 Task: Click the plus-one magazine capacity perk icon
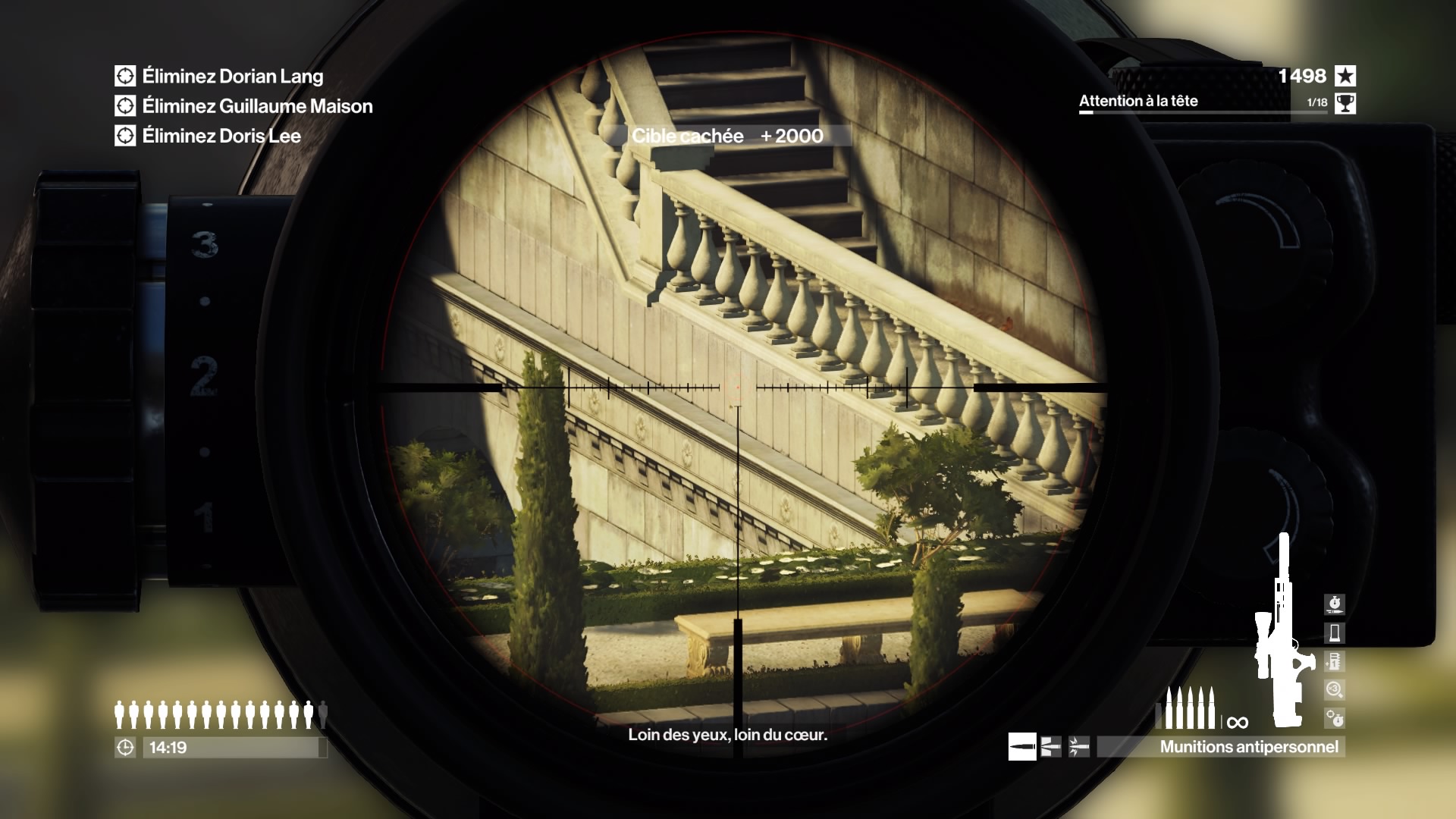pyautogui.click(x=1334, y=661)
